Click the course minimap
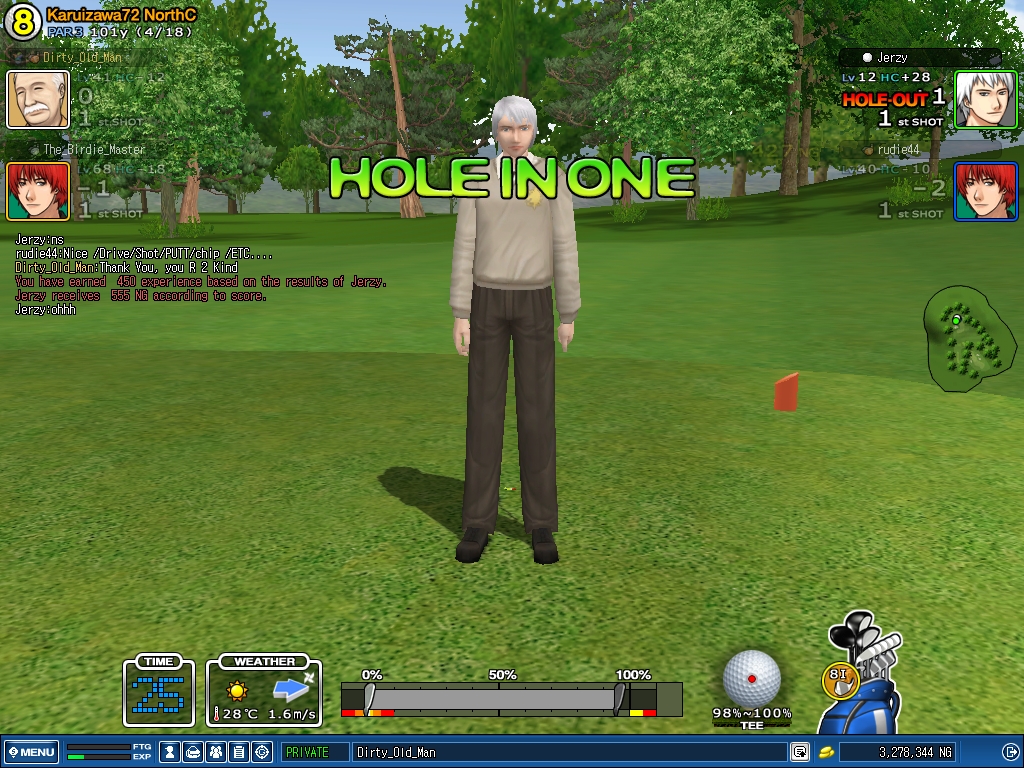The width and height of the screenshot is (1024, 768). (969, 338)
